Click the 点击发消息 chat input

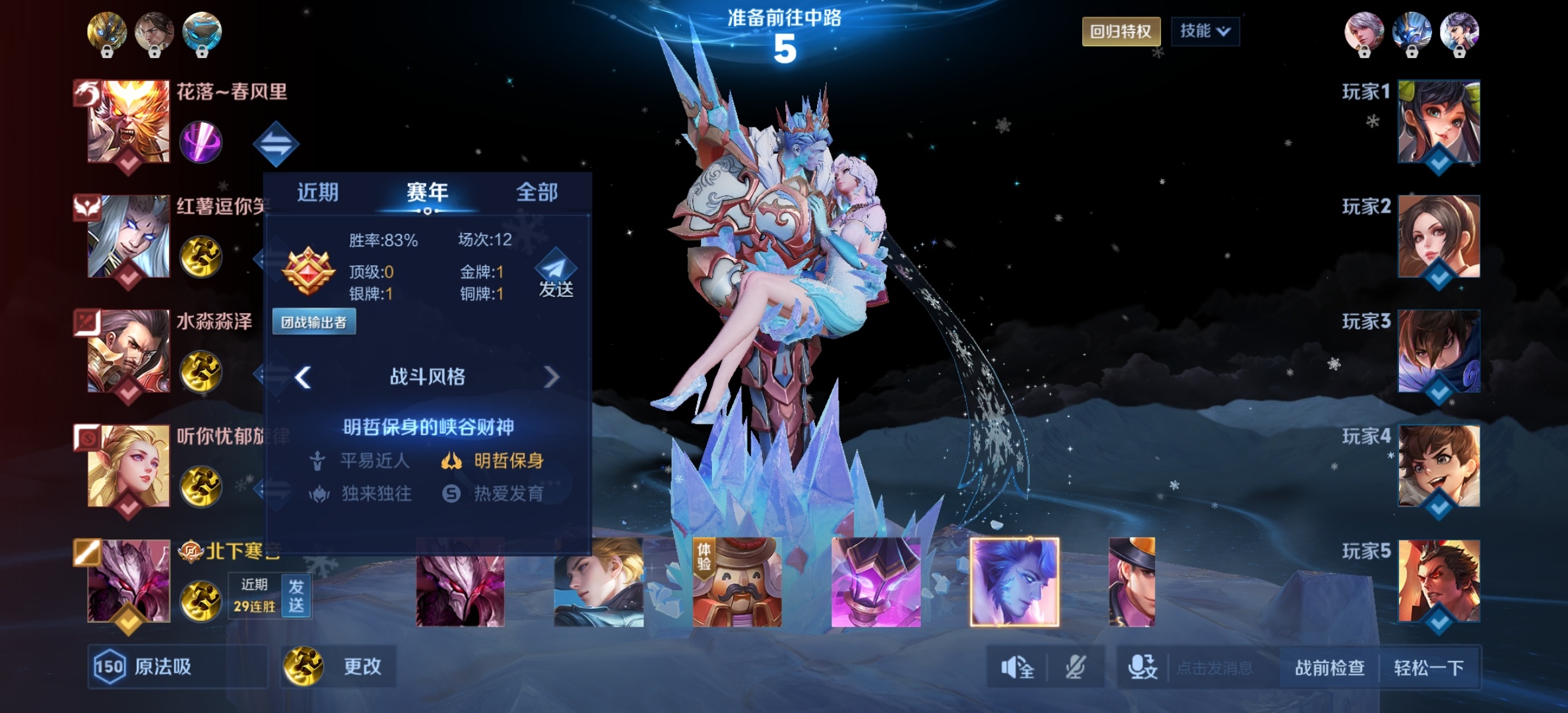[1214, 668]
